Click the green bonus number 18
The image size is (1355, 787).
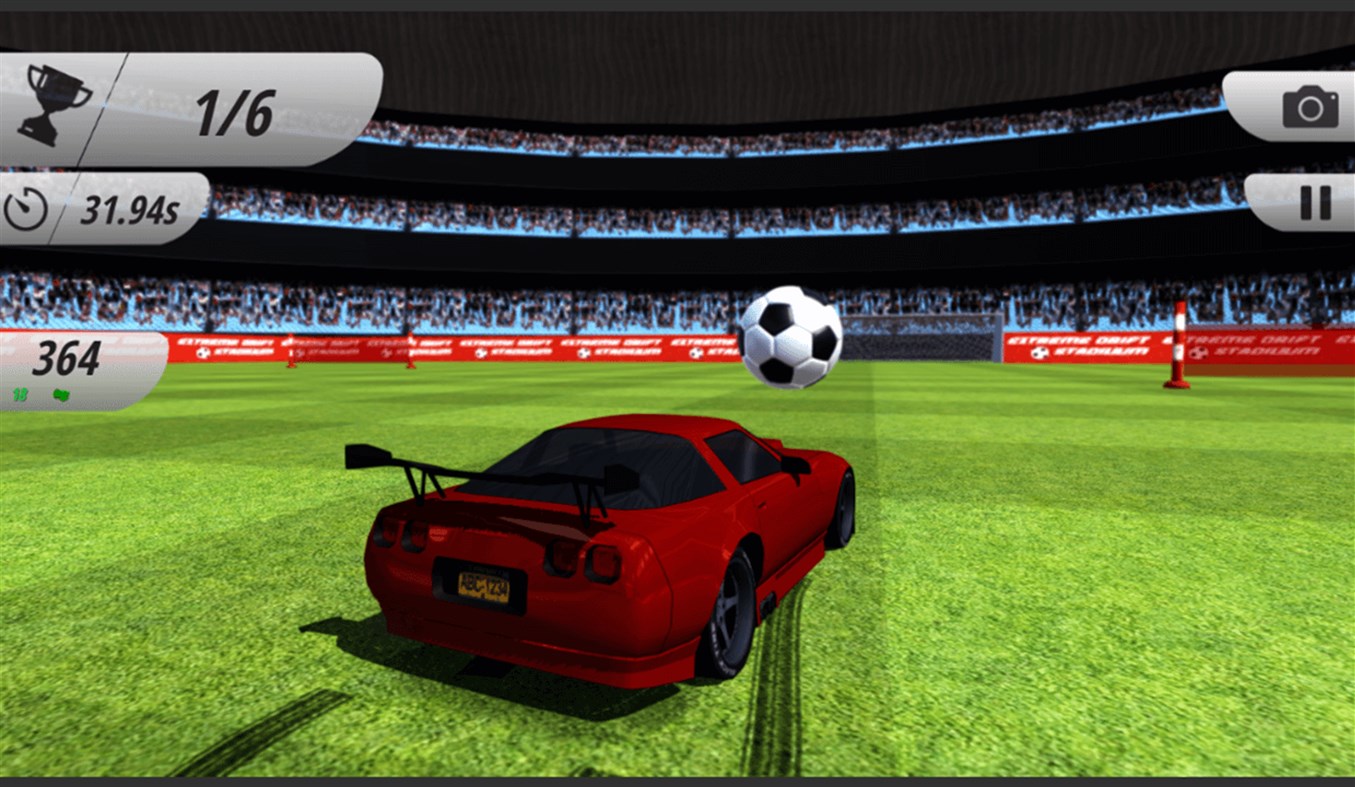tap(19, 395)
